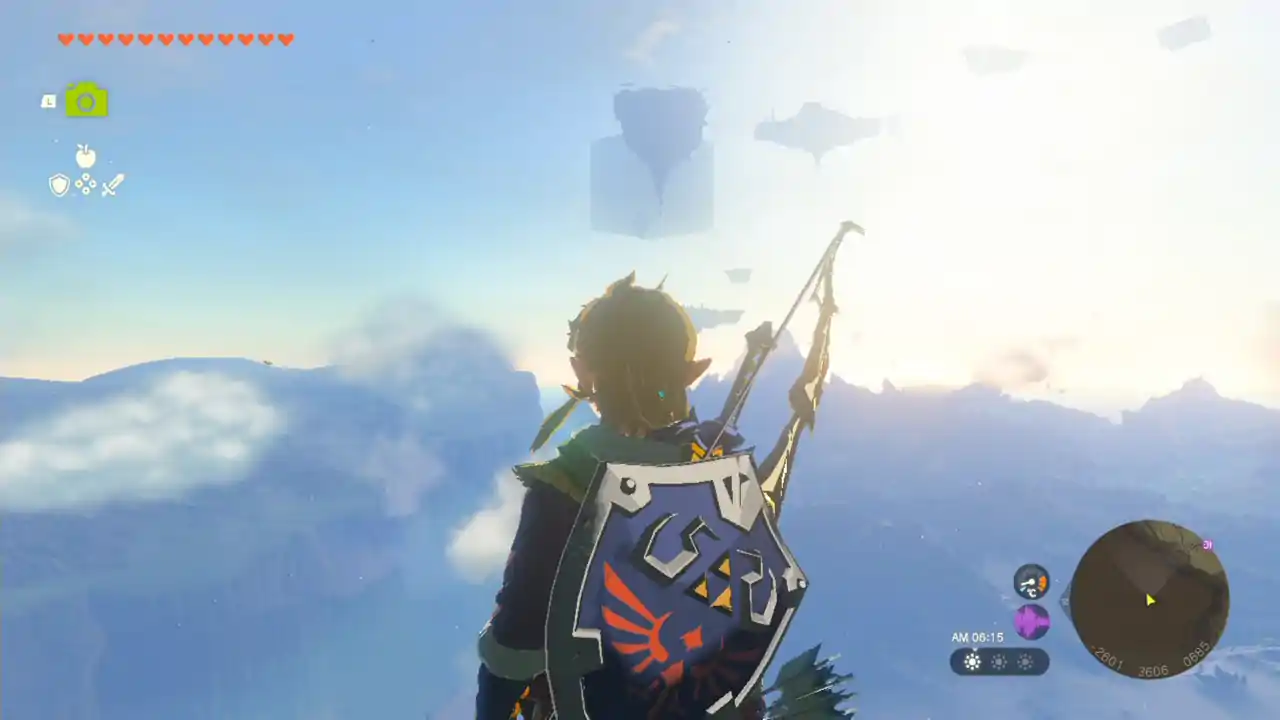Click the four-circle materials icon

86,185
